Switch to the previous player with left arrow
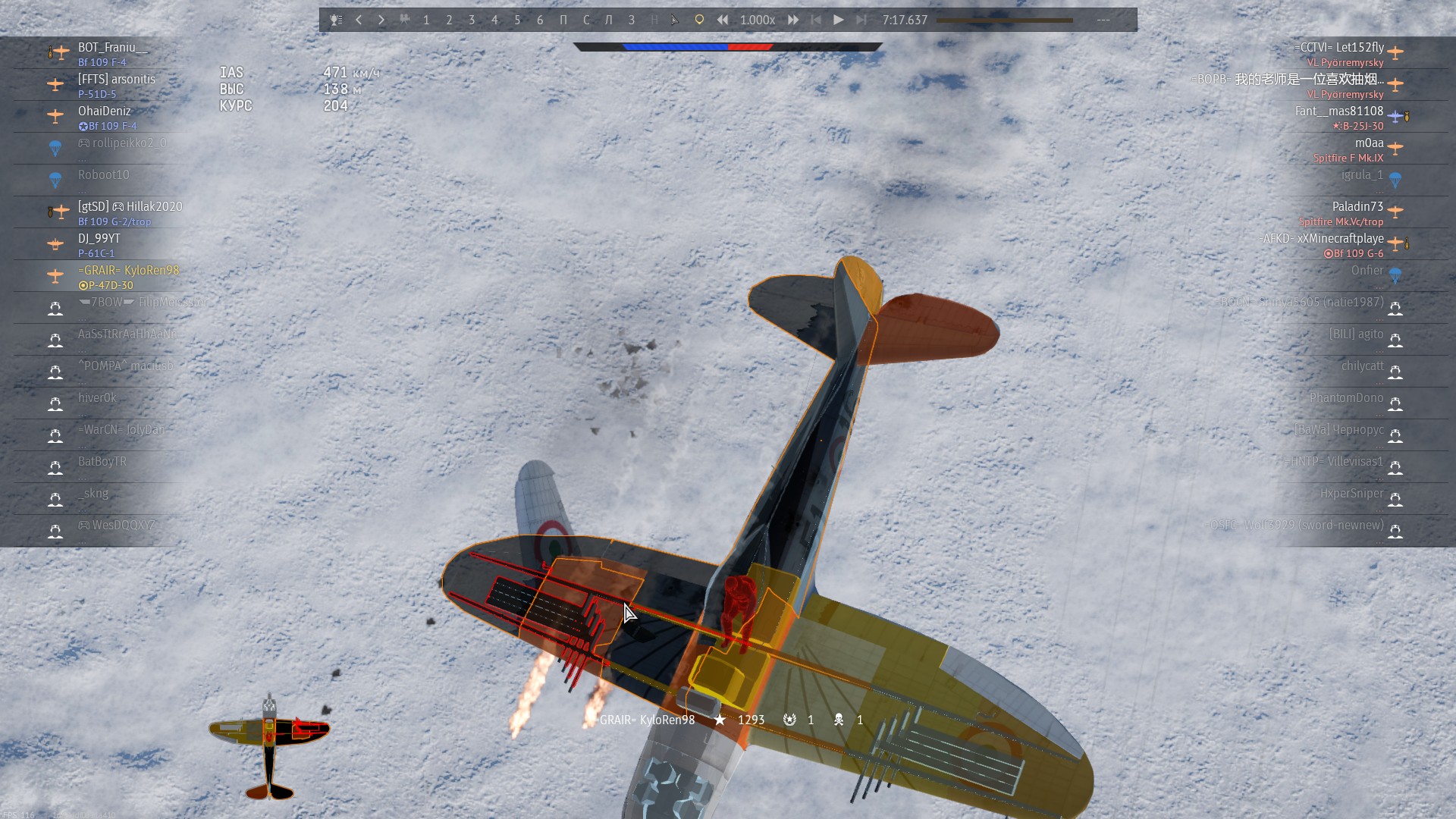This screenshot has height=819, width=1456. point(359,20)
